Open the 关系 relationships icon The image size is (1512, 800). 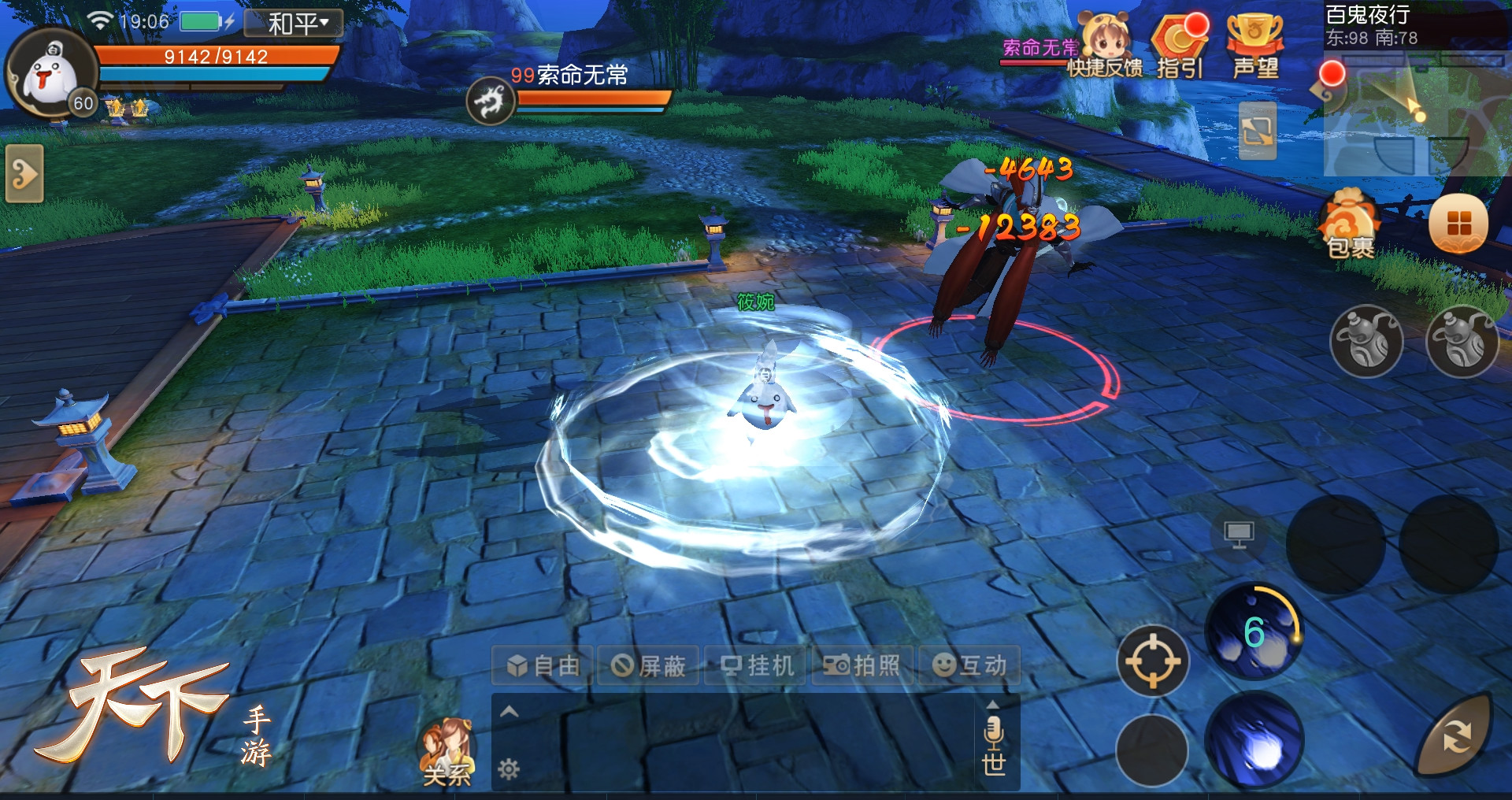(447, 753)
